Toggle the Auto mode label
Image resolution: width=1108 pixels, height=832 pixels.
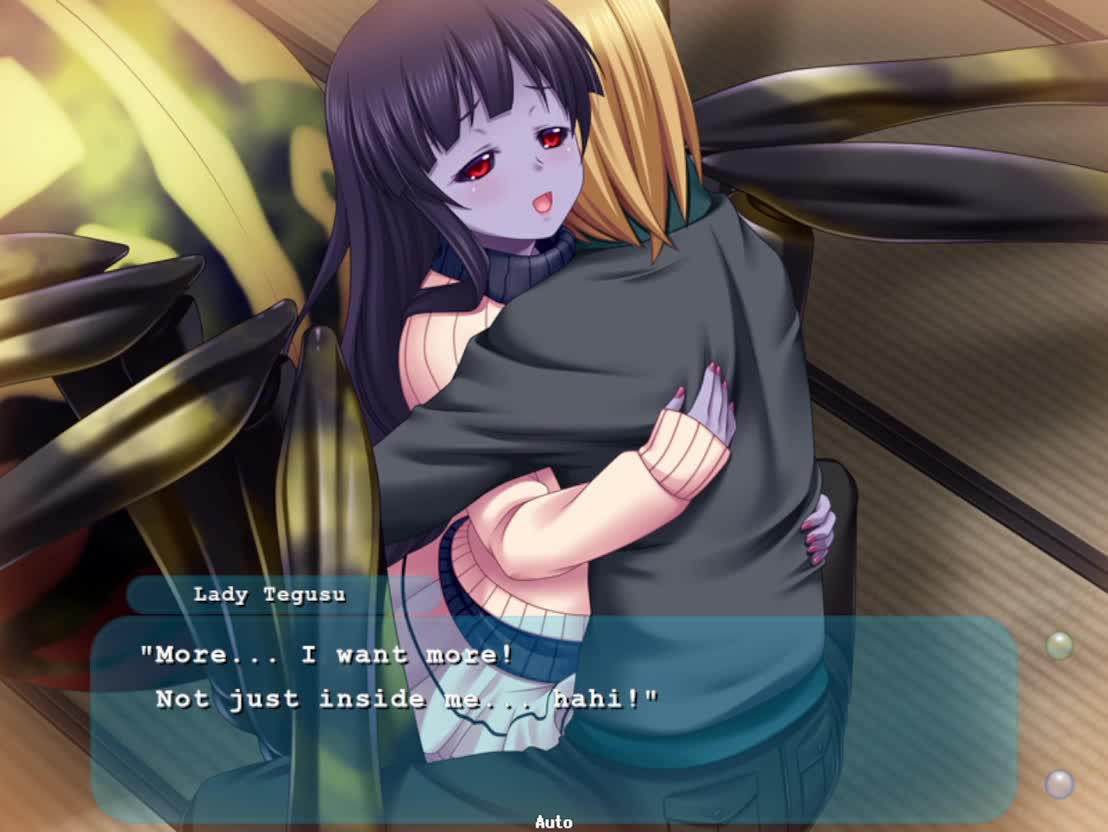[553, 822]
